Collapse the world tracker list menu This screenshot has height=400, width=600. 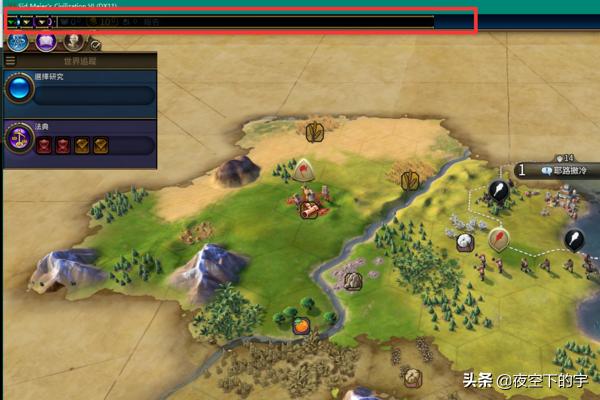click(x=10, y=61)
